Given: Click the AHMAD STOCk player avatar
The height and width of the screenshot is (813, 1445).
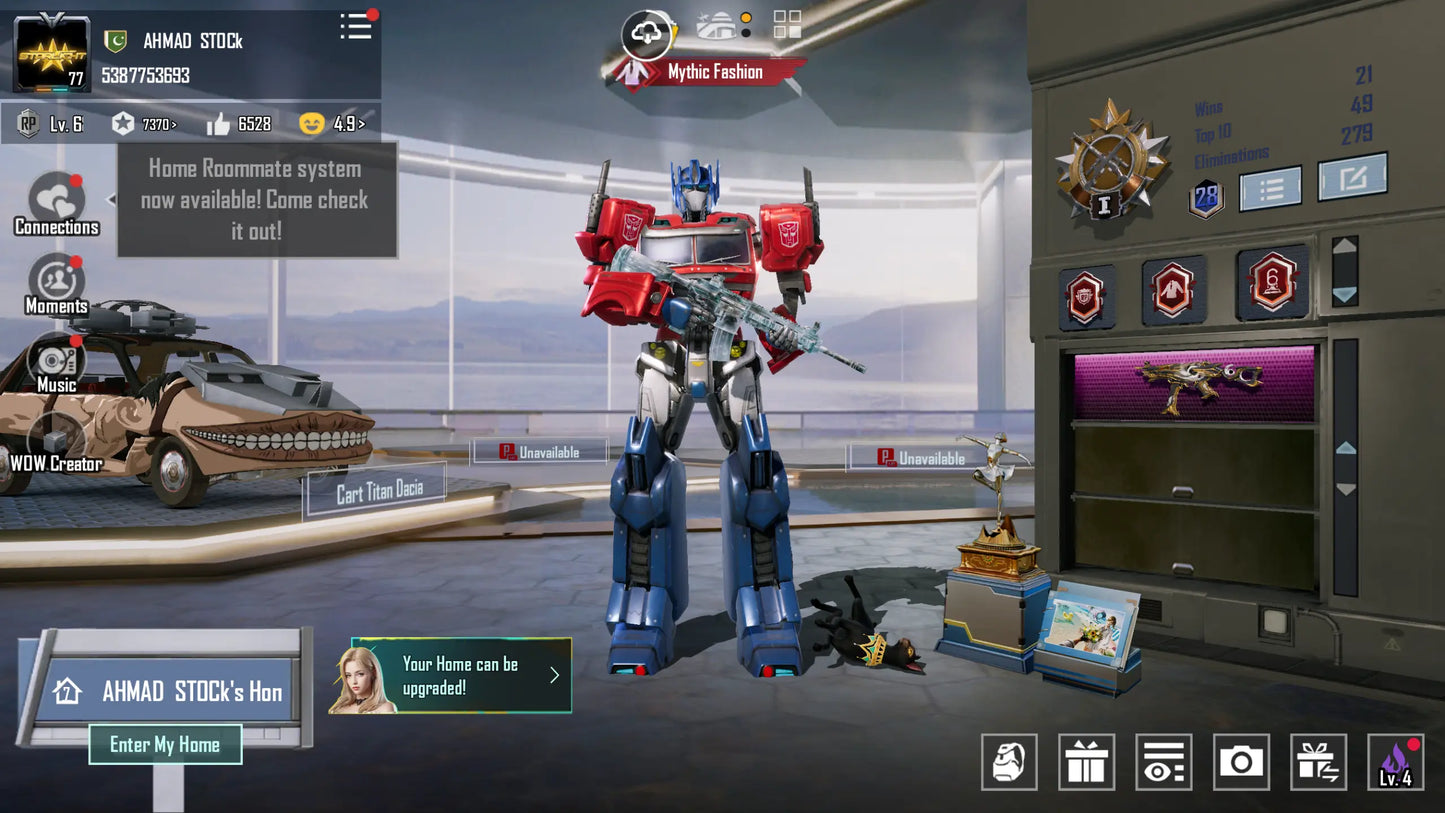Looking at the screenshot, I should point(51,53).
